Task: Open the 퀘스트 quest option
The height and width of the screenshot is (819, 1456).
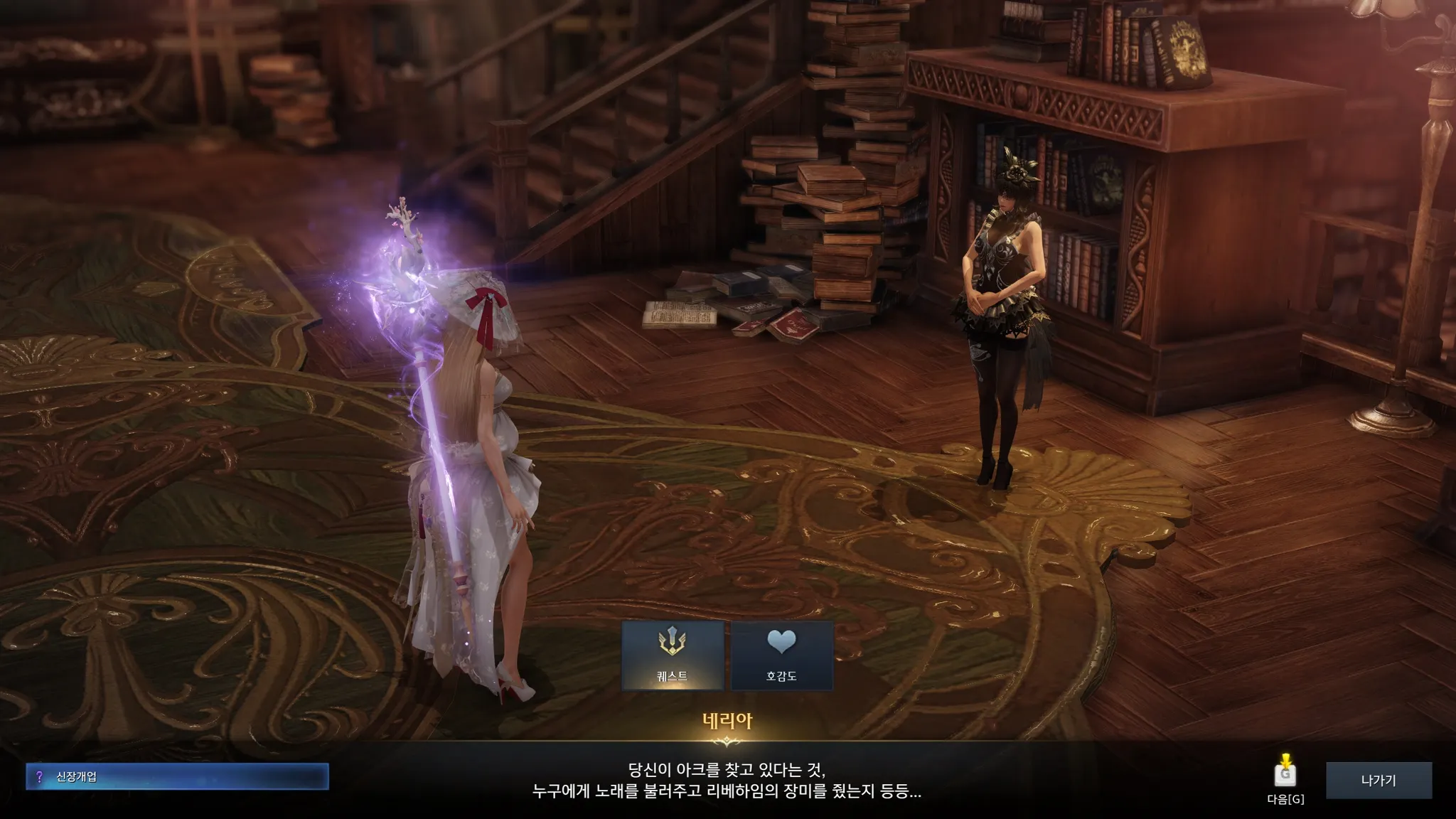Action: (673, 655)
